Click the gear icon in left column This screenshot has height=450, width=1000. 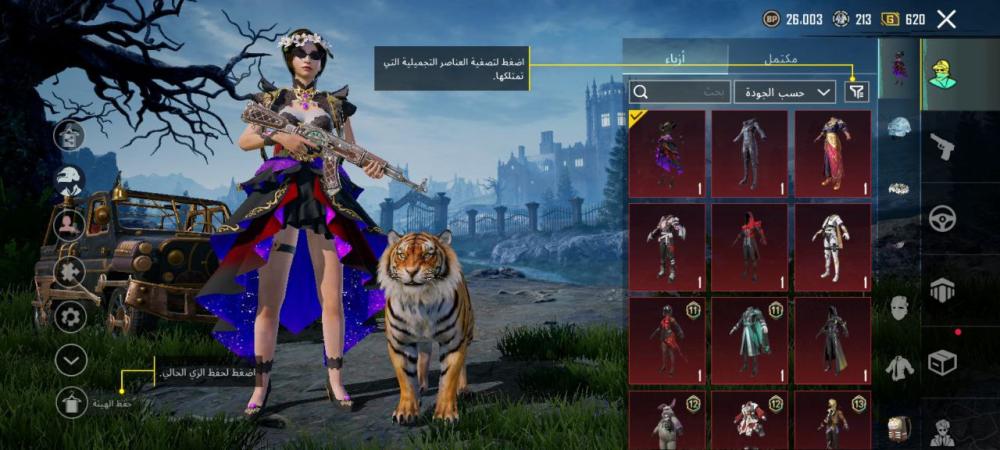point(71,317)
